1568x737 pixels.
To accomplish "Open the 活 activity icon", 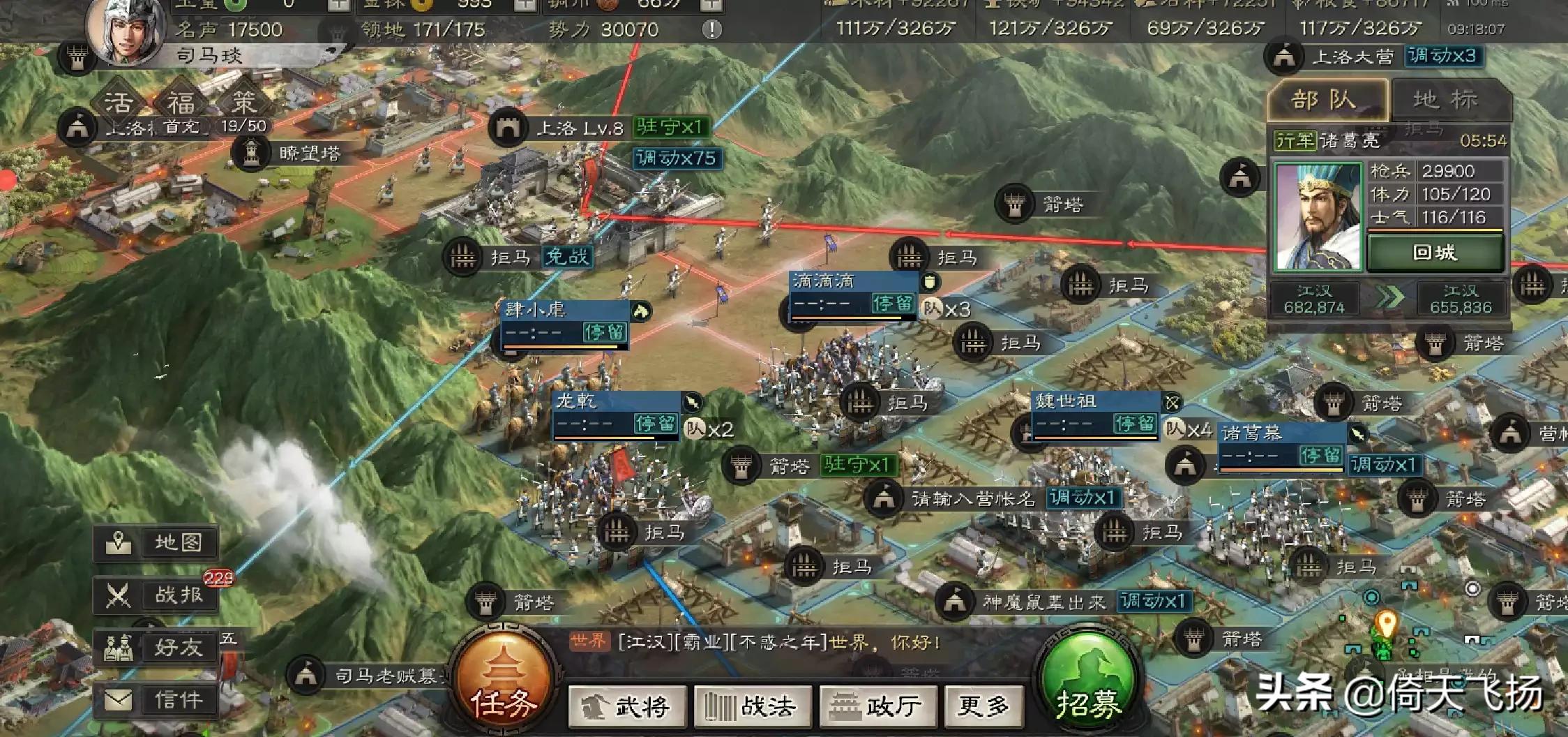I will (x=119, y=104).
